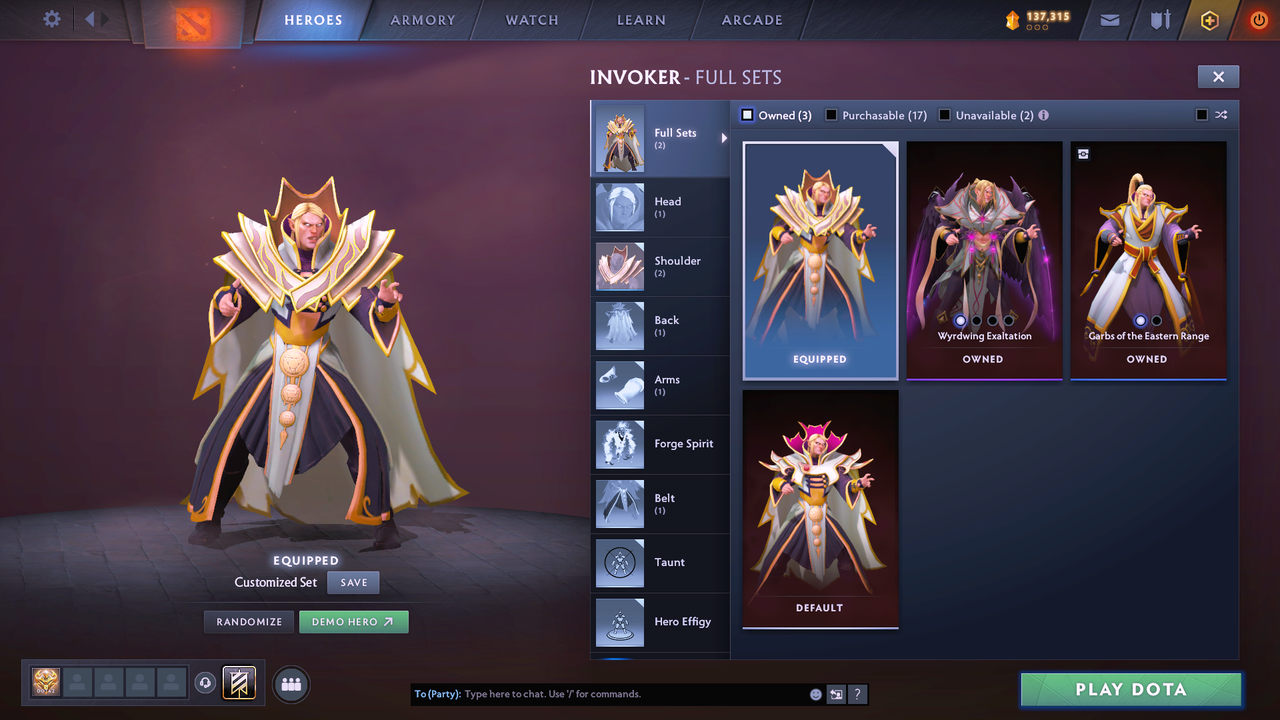This screenshot has width=1280, height=720.
Task: Open the WATCH section
Action: (x=531, y=20)
